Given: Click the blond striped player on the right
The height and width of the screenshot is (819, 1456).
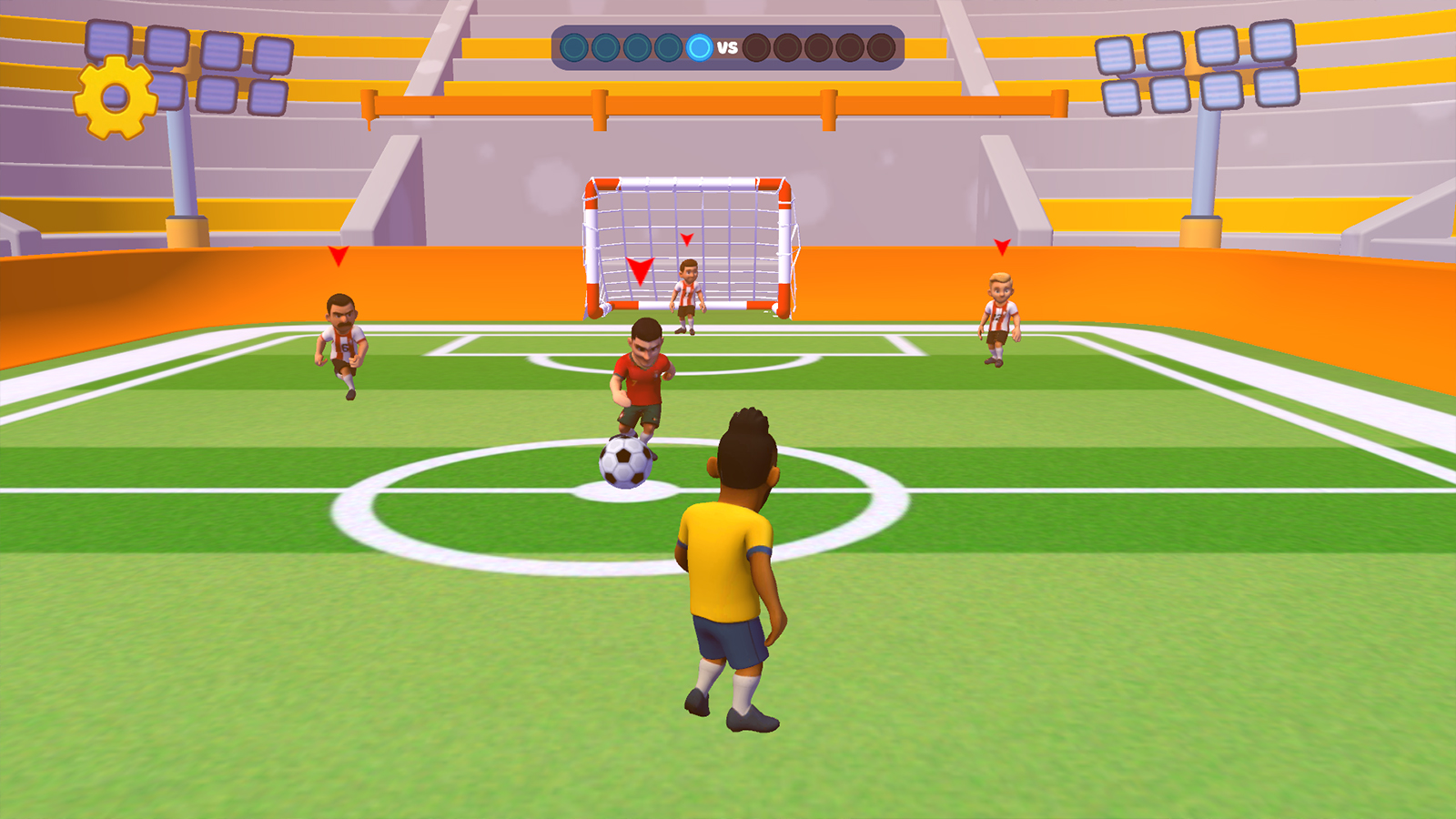Looking at the screenshot, I should pos(998,318).
